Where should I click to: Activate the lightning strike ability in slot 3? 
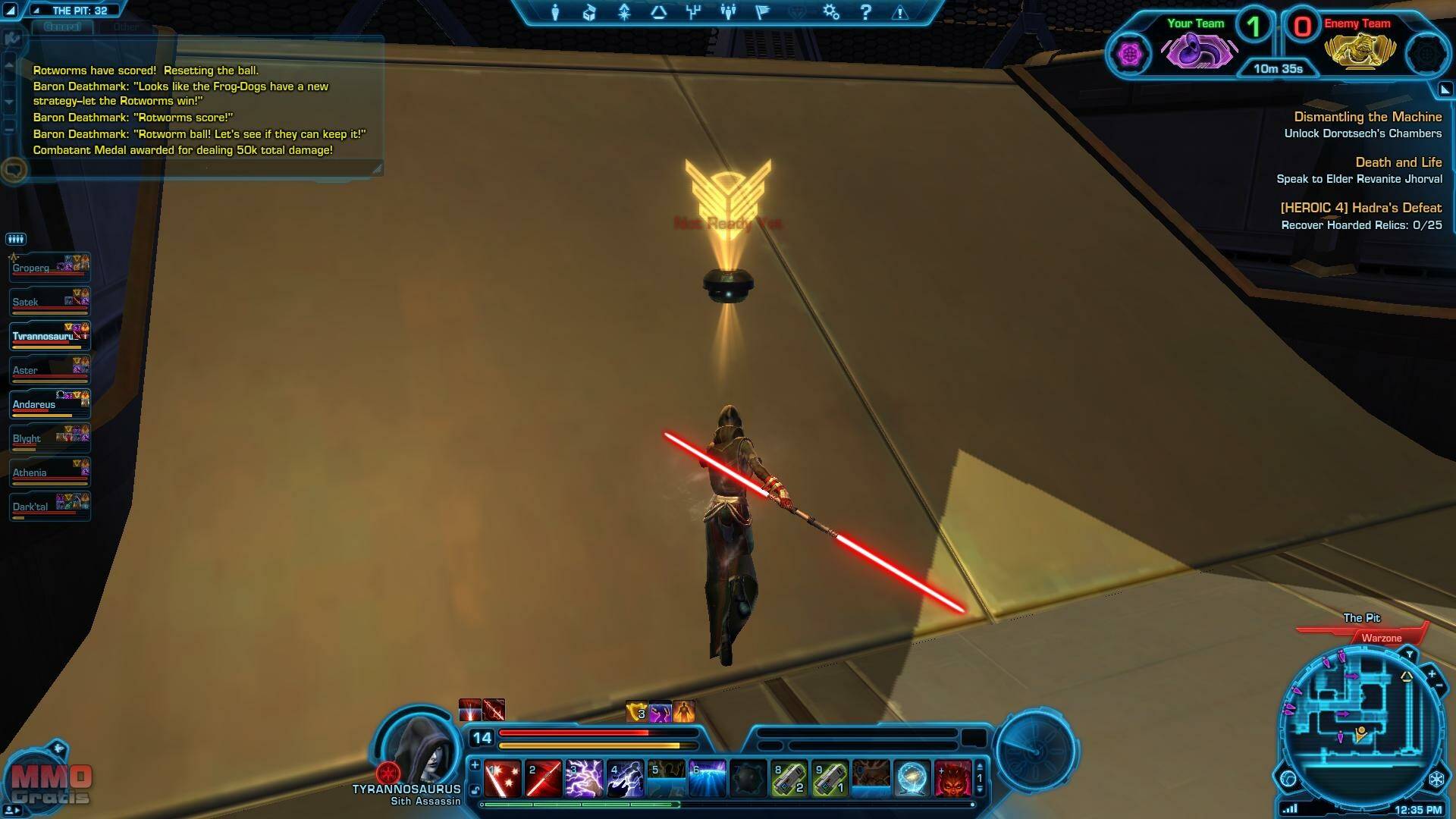point(584,779)
